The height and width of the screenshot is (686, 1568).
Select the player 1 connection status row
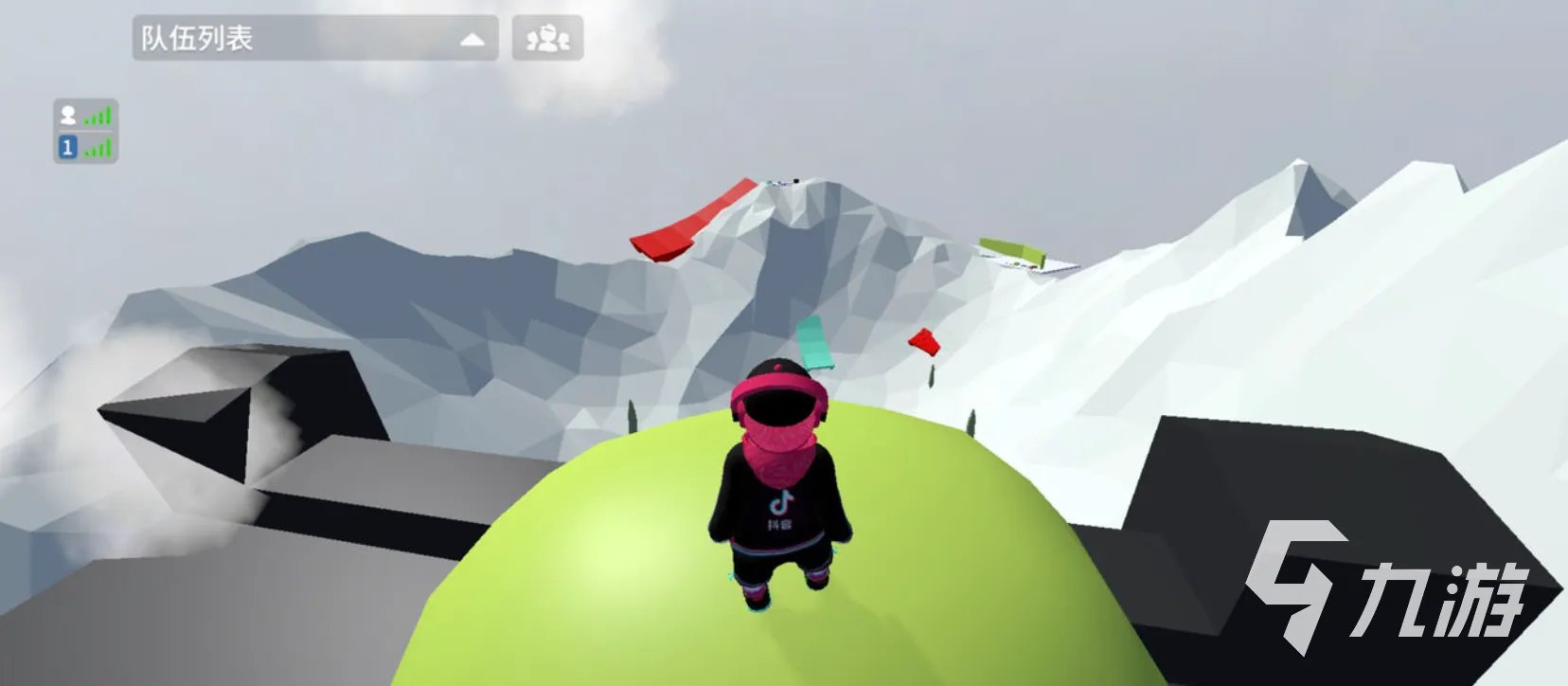(85, 148)
